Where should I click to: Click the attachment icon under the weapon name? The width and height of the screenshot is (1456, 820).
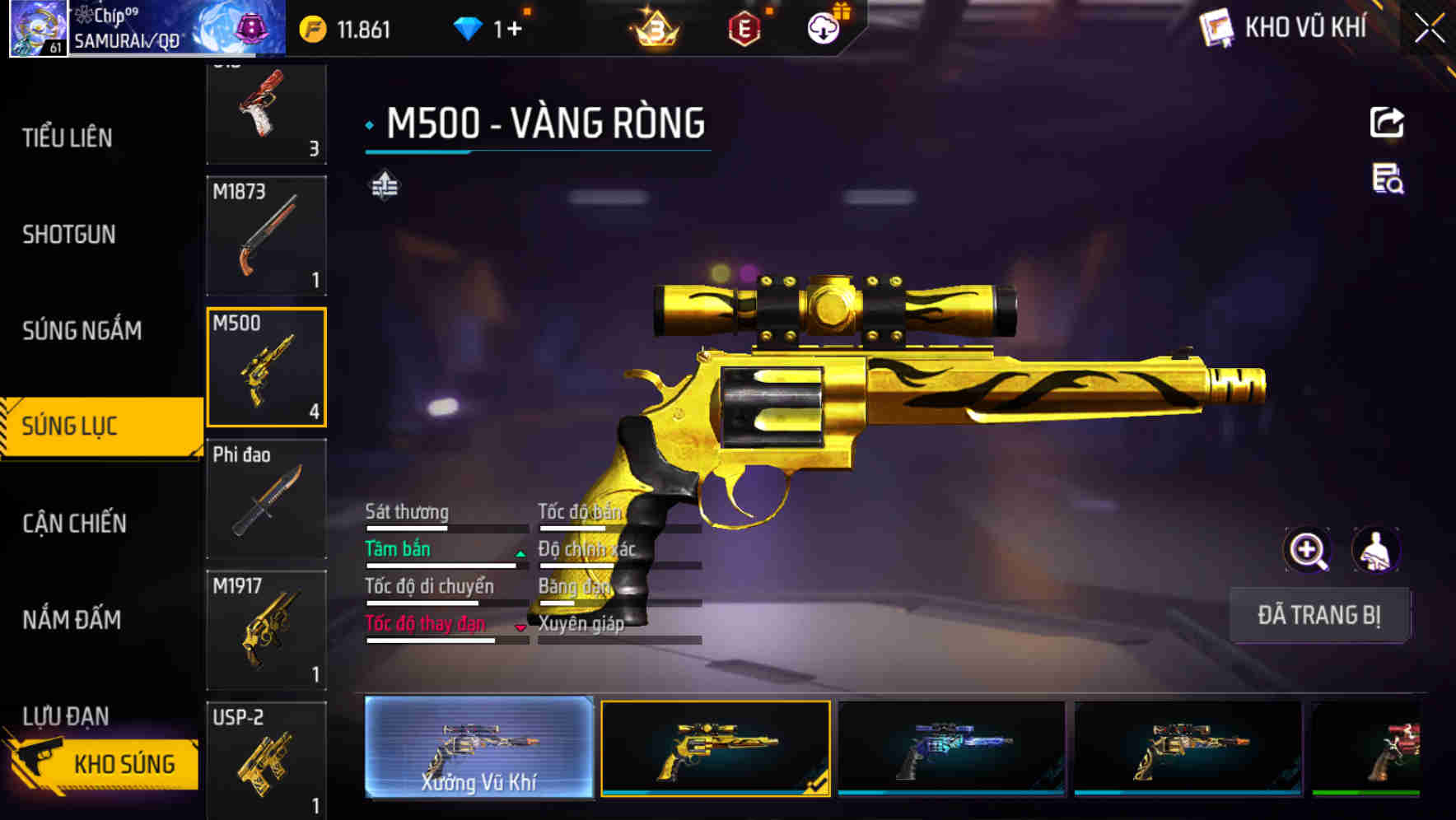click(x=384, y=184)
